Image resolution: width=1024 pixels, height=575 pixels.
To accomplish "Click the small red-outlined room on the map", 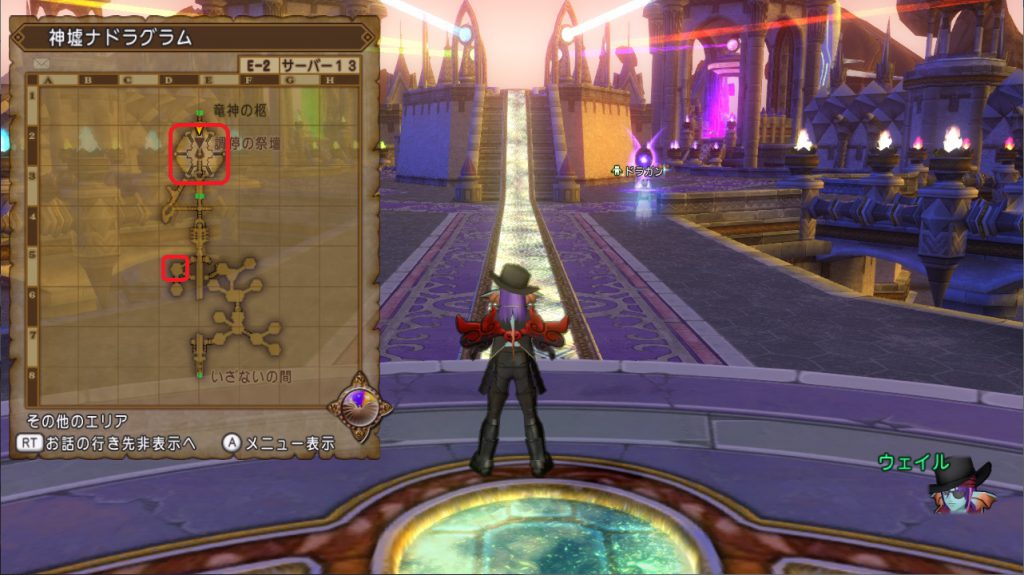I will (176, 269).
